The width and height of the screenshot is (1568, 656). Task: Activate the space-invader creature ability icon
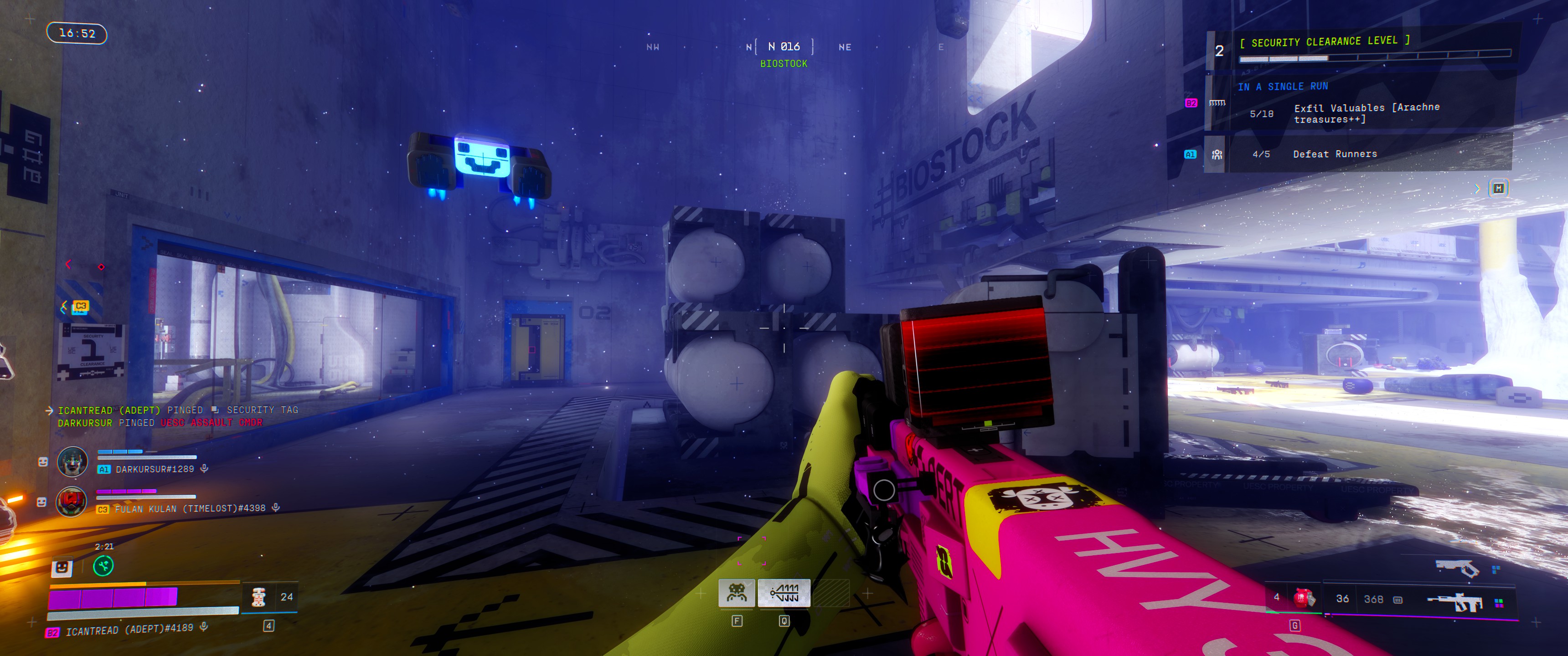point(737,592)
